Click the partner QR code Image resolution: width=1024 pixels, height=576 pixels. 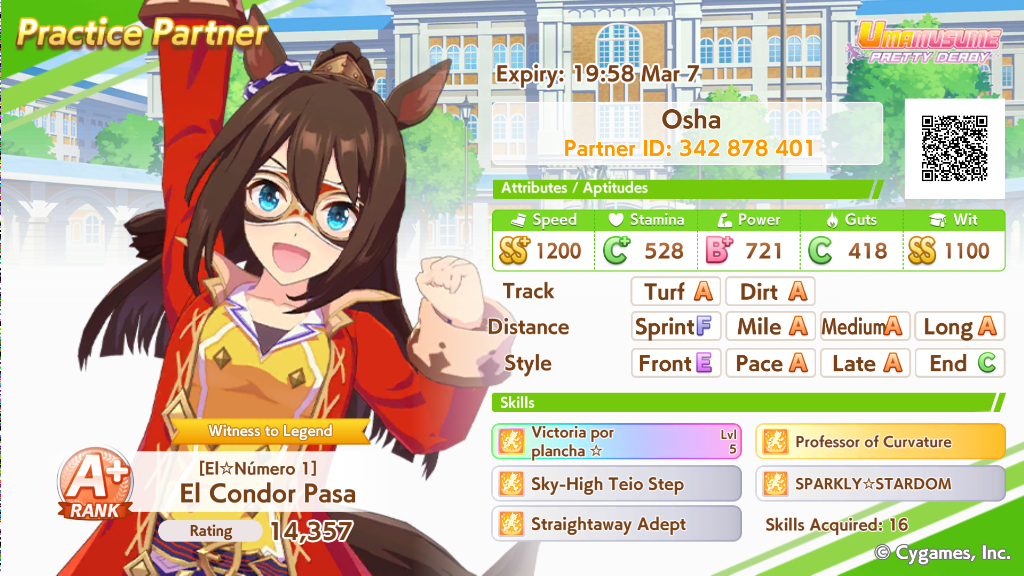pyautogui.click(x=954, y=148)
